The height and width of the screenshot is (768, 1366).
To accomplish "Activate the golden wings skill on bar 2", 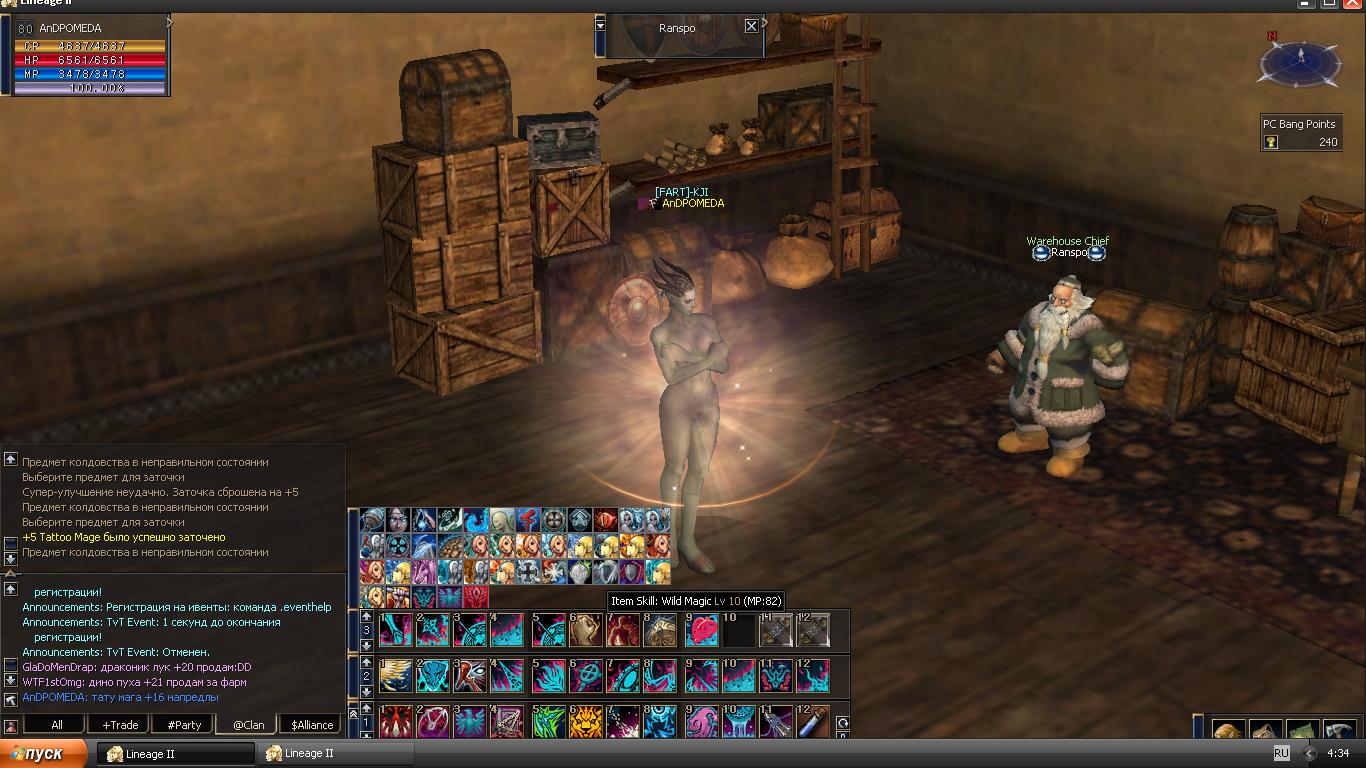I will coord(395,676).
